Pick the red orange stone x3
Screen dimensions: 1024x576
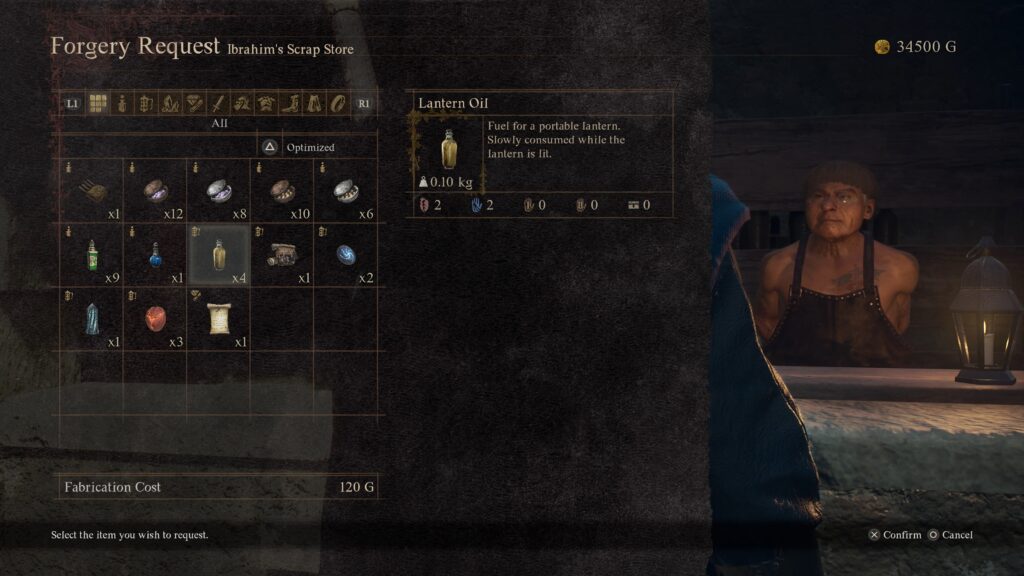tap(155, 318)
